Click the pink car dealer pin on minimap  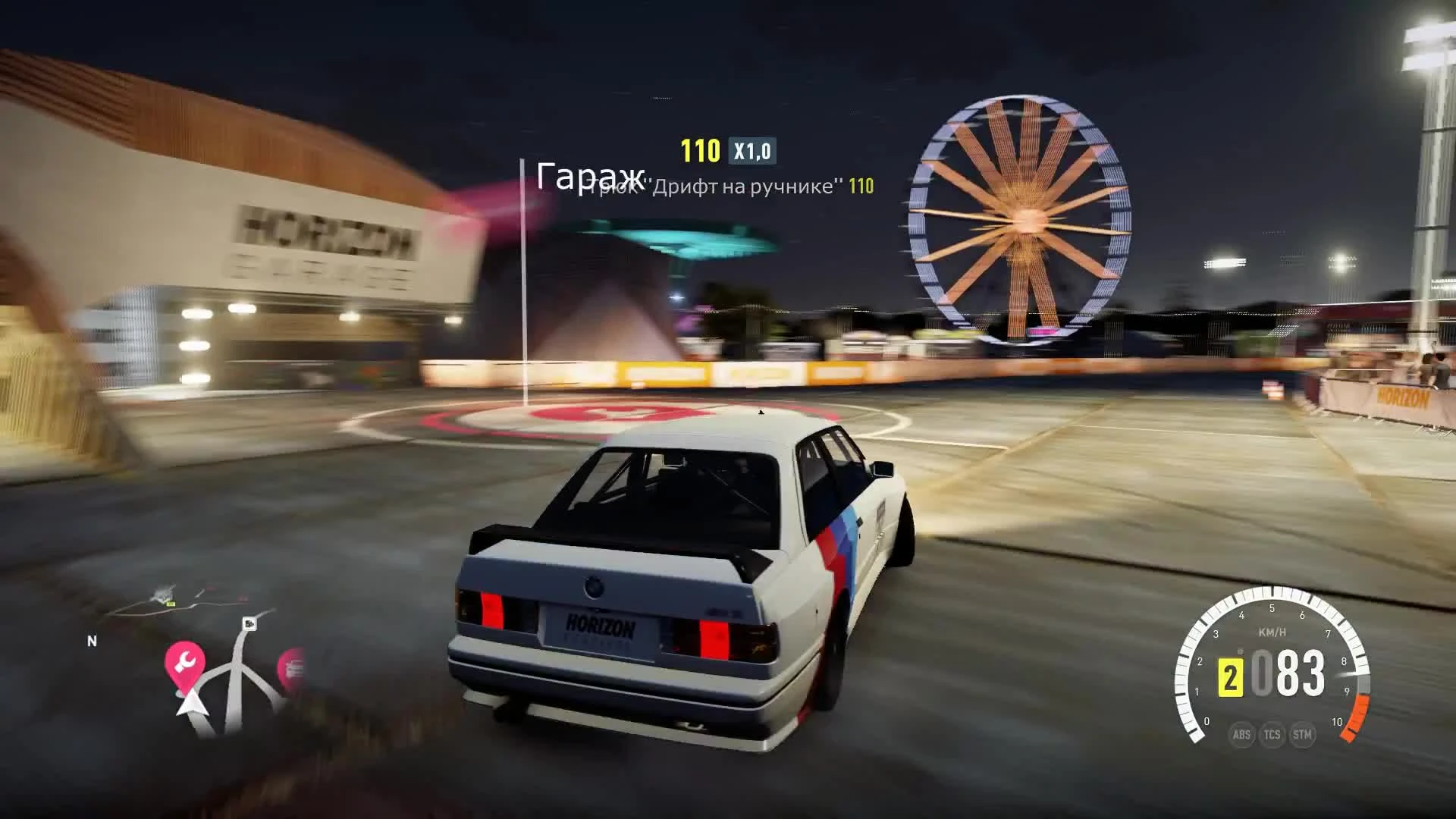coord(292,666)
